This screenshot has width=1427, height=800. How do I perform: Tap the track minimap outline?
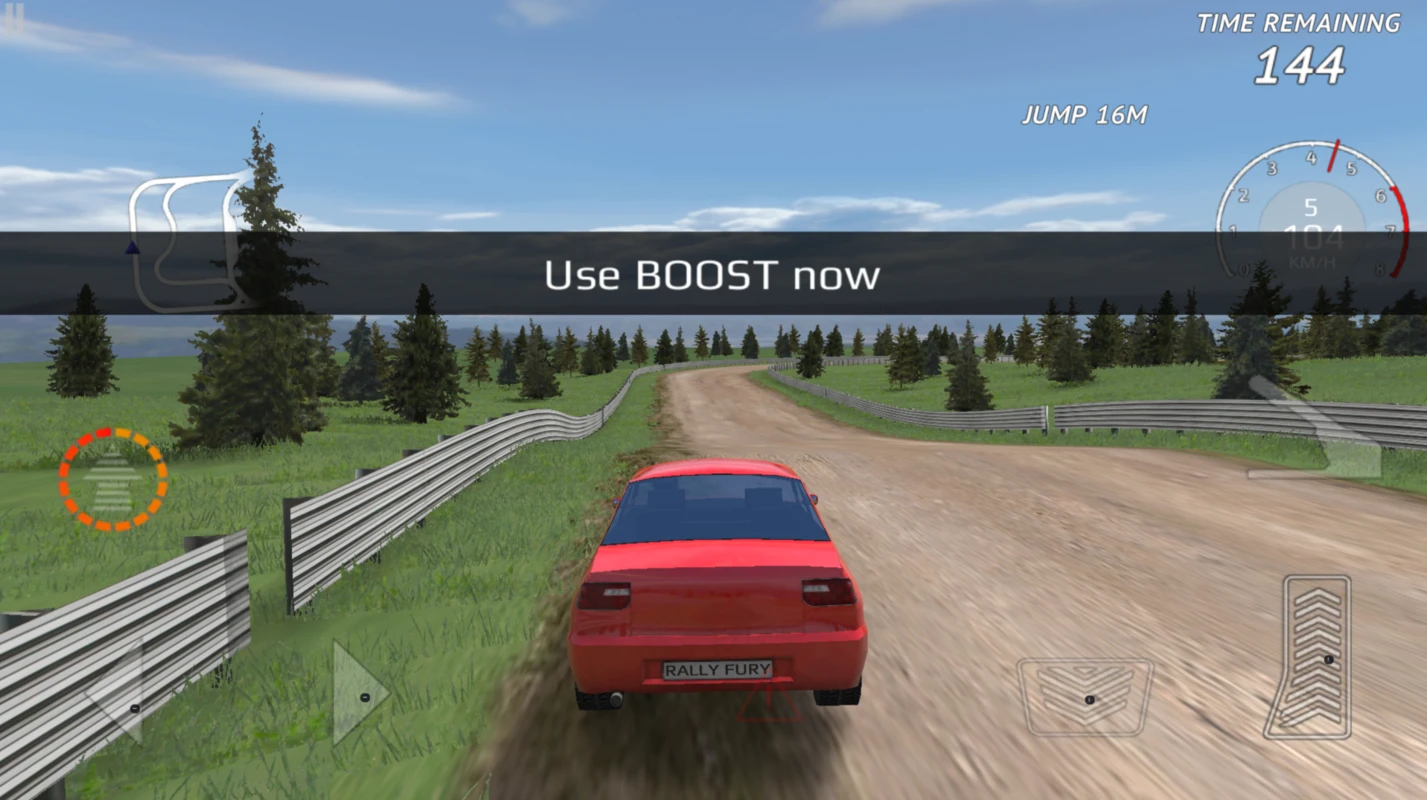[185, 240]
